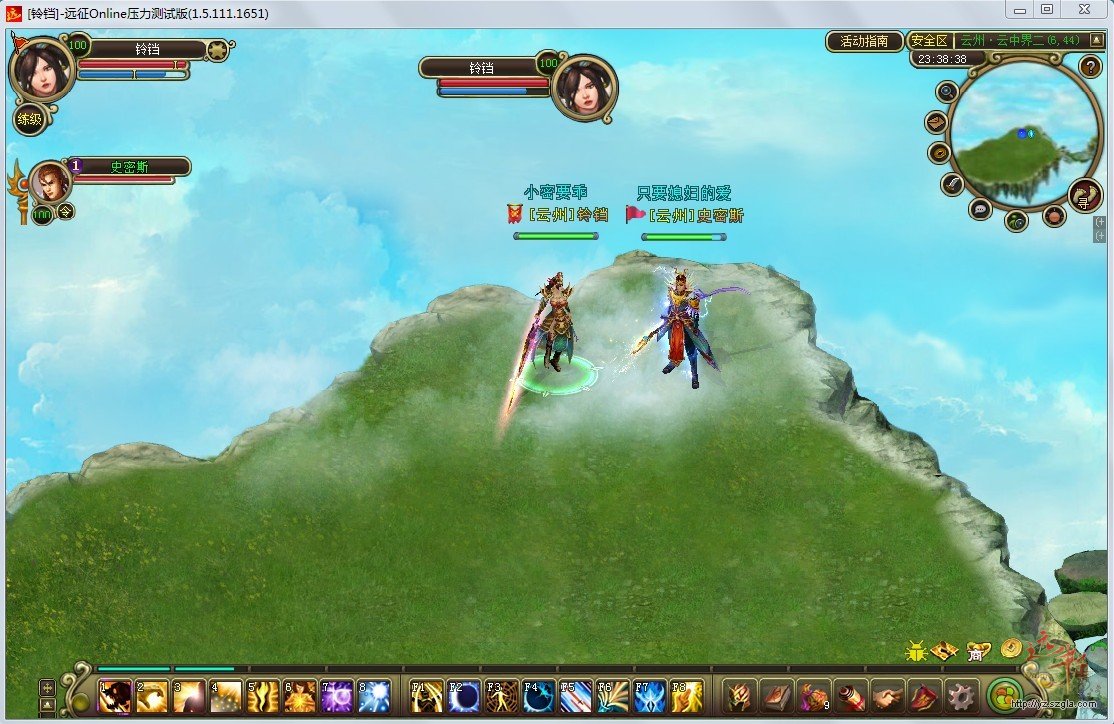Open the 活动指南 activity guide
The width and height of the screenshot is (1114, 724).
click(x=864, y=41)
